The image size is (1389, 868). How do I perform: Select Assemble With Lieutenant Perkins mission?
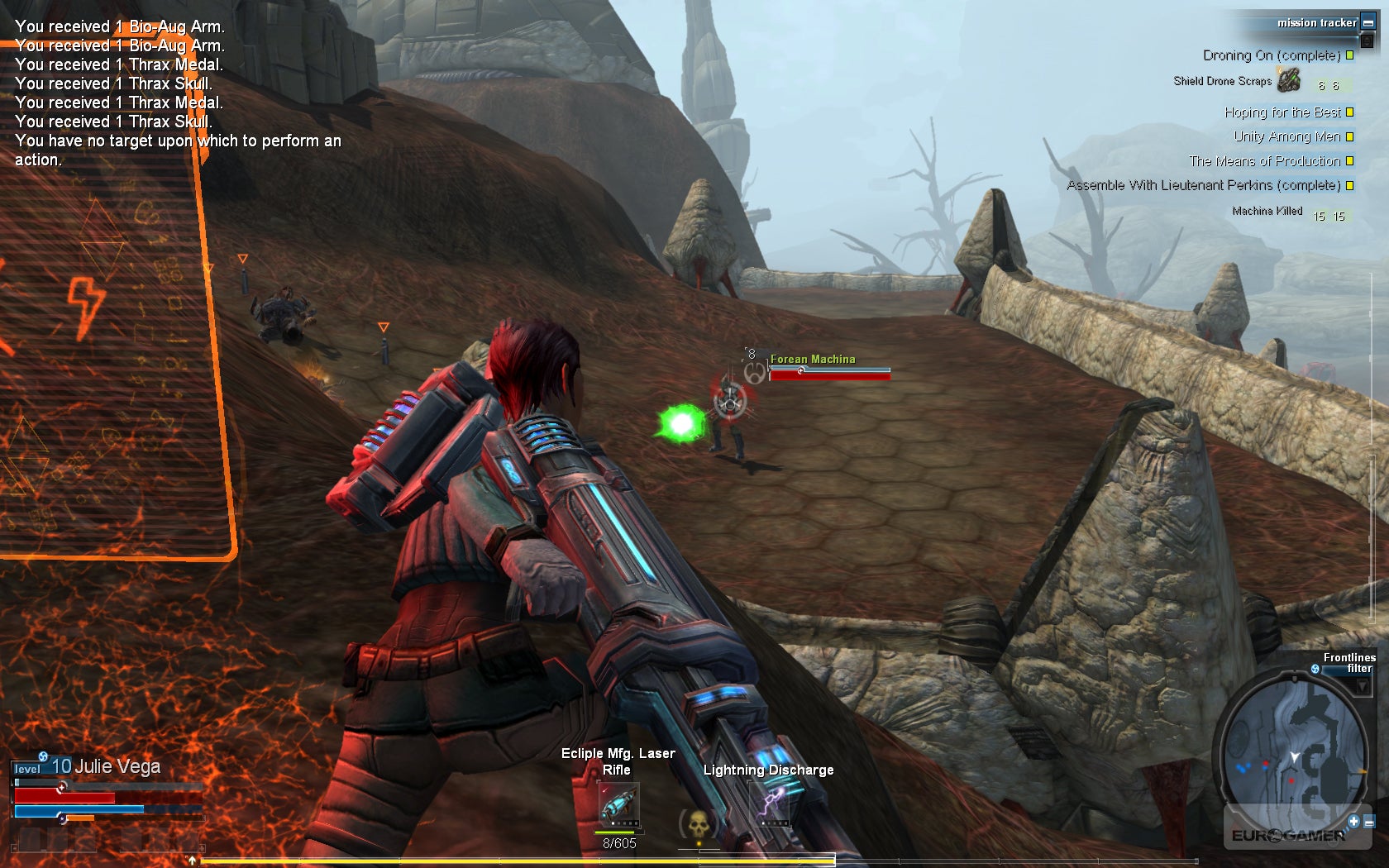coord(1203,185)
